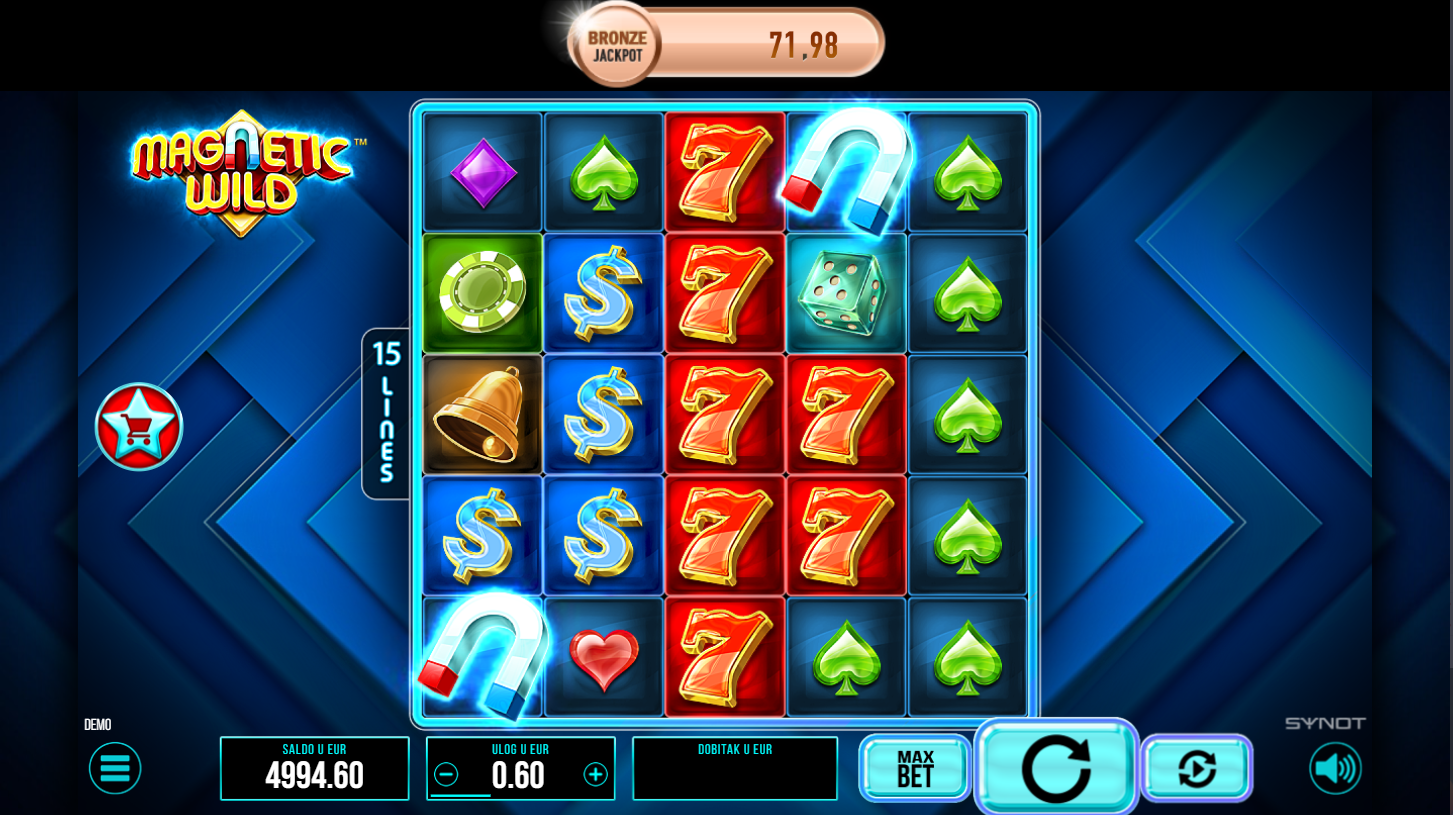The height and width of the screenshot is (815, 1453).
Task: Open the Bronze Jackpot banner
Action: (x=726, y=44)
